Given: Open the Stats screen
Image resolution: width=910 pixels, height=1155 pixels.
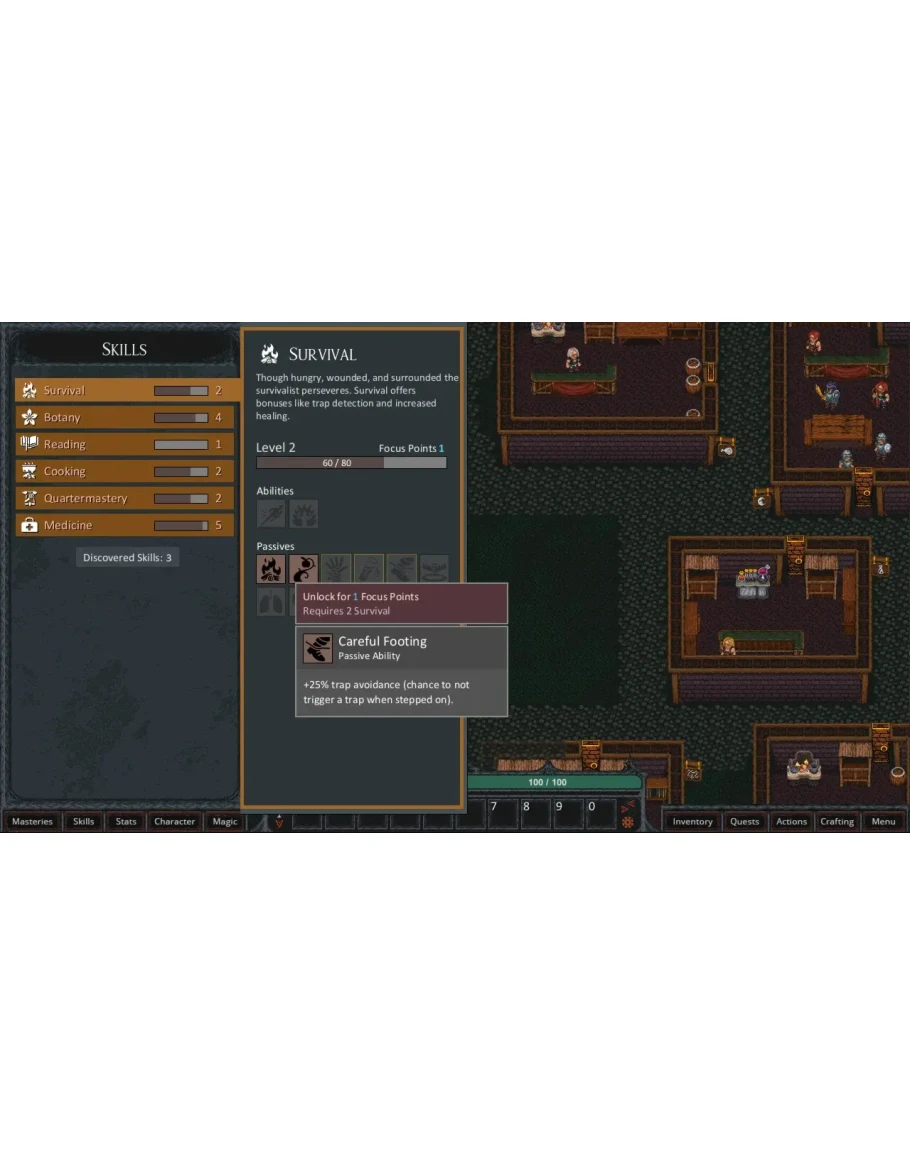Looking at the screenshot, I should point(126,822).
